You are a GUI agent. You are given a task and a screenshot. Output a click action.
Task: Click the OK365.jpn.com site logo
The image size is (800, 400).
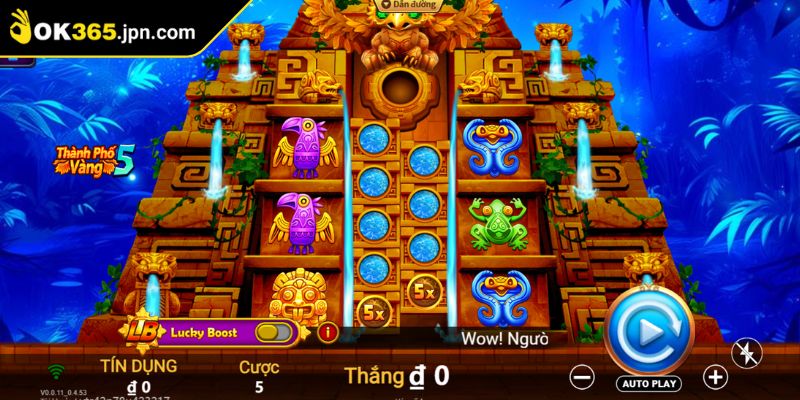pyautogui.click(x=103, y=30)
